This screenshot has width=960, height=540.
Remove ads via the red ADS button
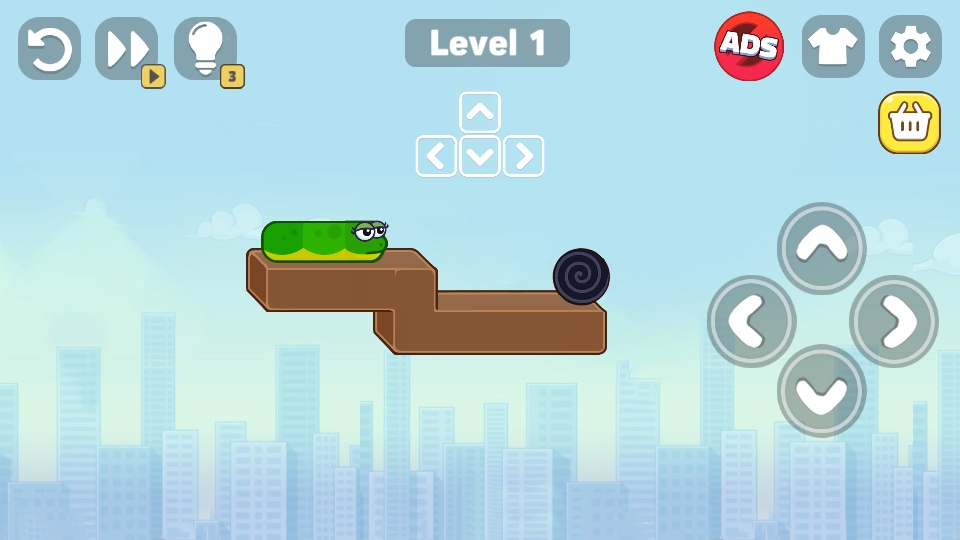tap(749, 46)
